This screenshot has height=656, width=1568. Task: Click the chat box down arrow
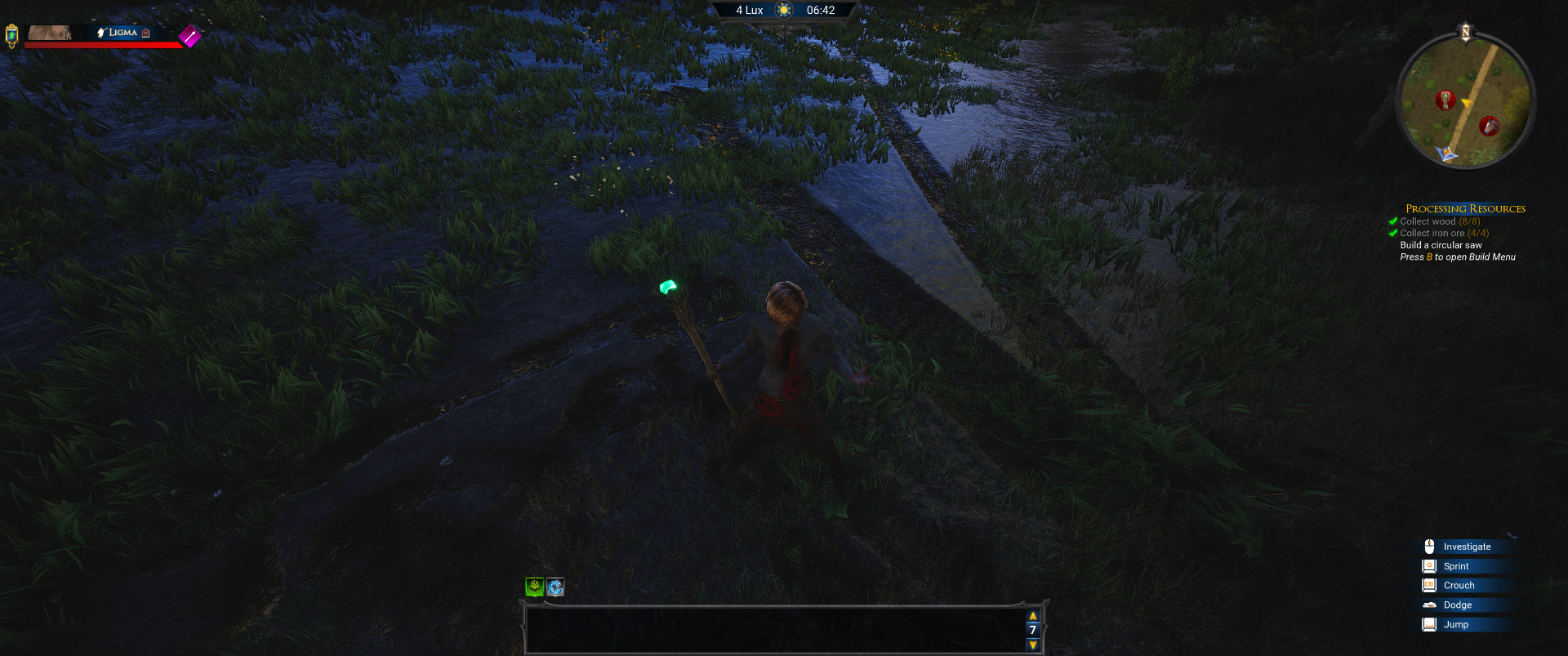point(1033,645)
